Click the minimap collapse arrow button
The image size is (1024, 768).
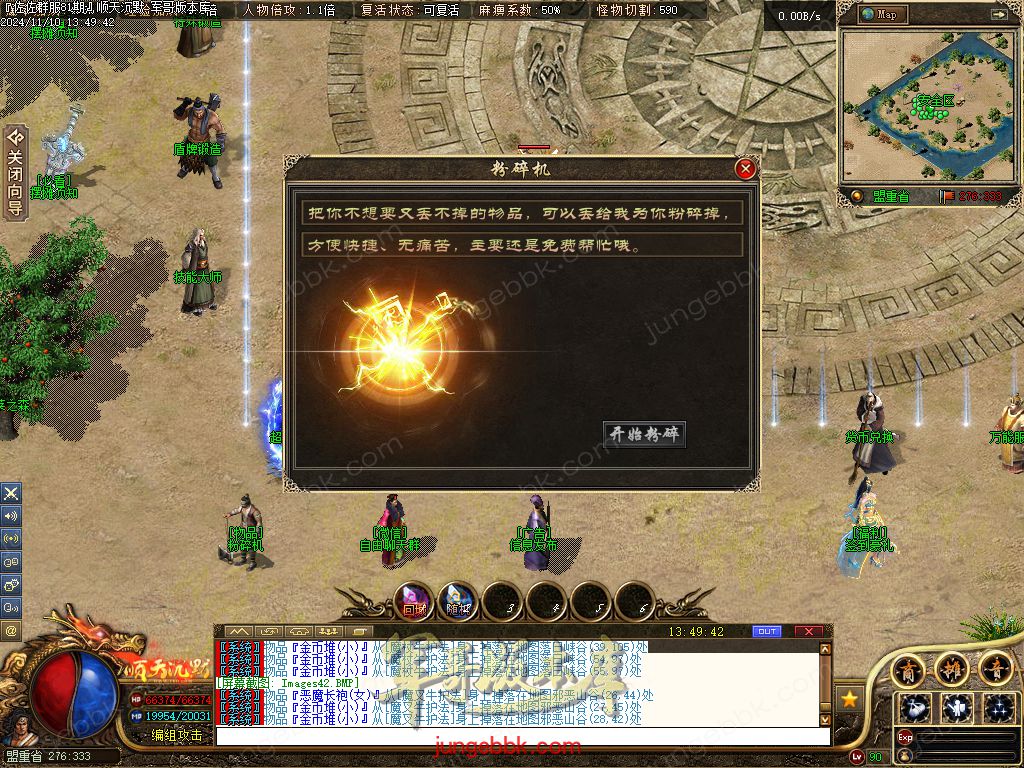click(998, 15)
